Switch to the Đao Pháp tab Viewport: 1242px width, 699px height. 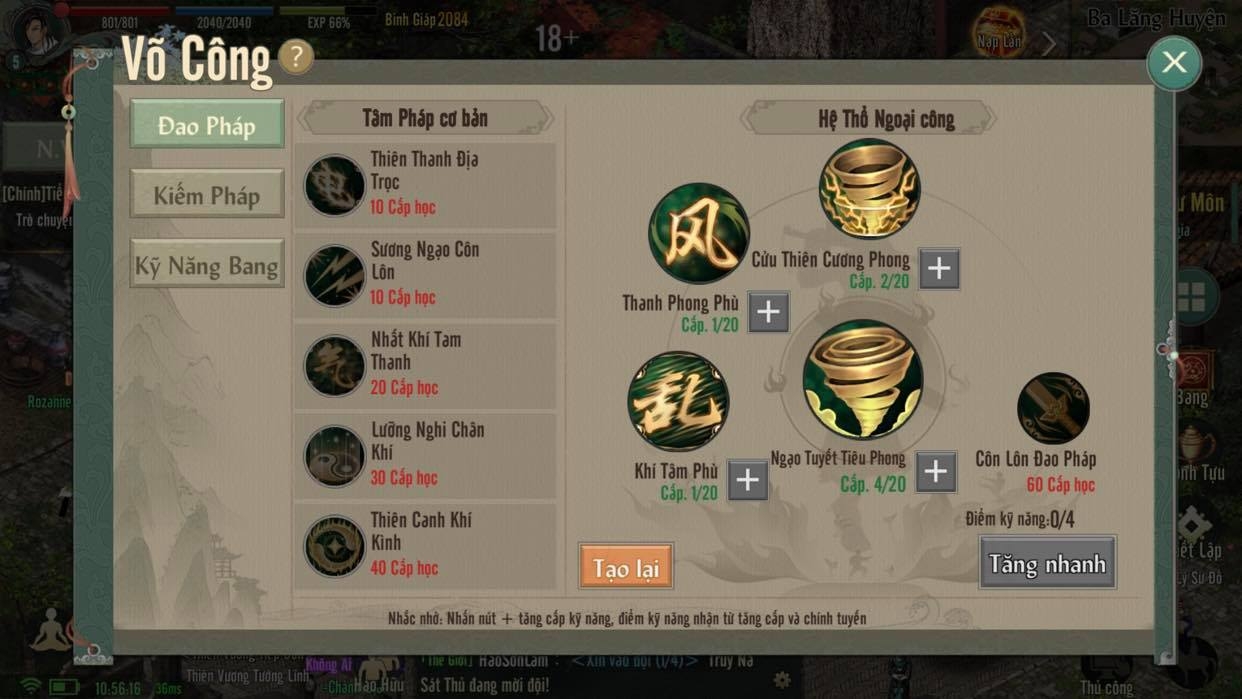click(207, 126)
